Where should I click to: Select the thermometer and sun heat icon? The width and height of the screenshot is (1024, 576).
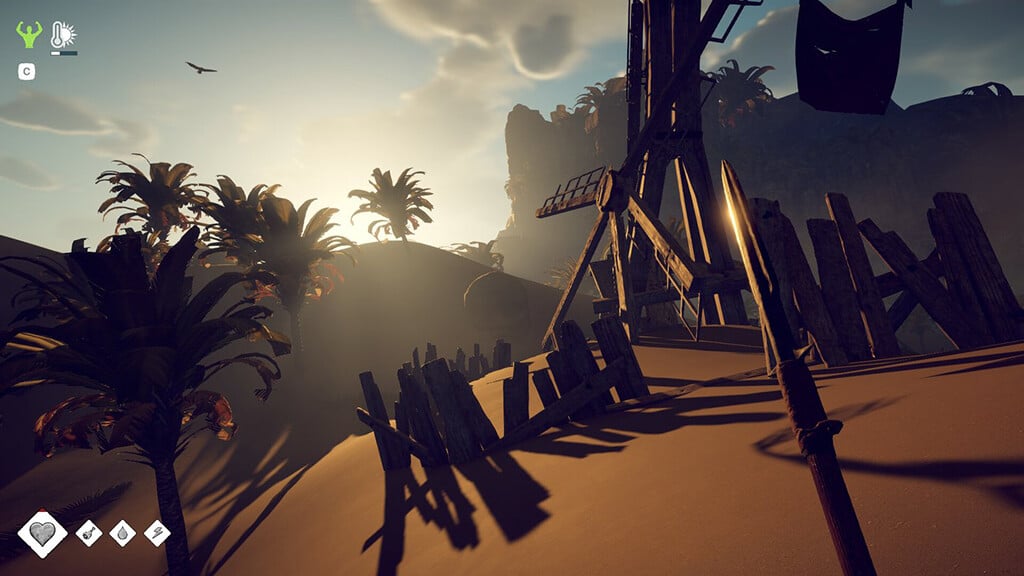(63, 35)
